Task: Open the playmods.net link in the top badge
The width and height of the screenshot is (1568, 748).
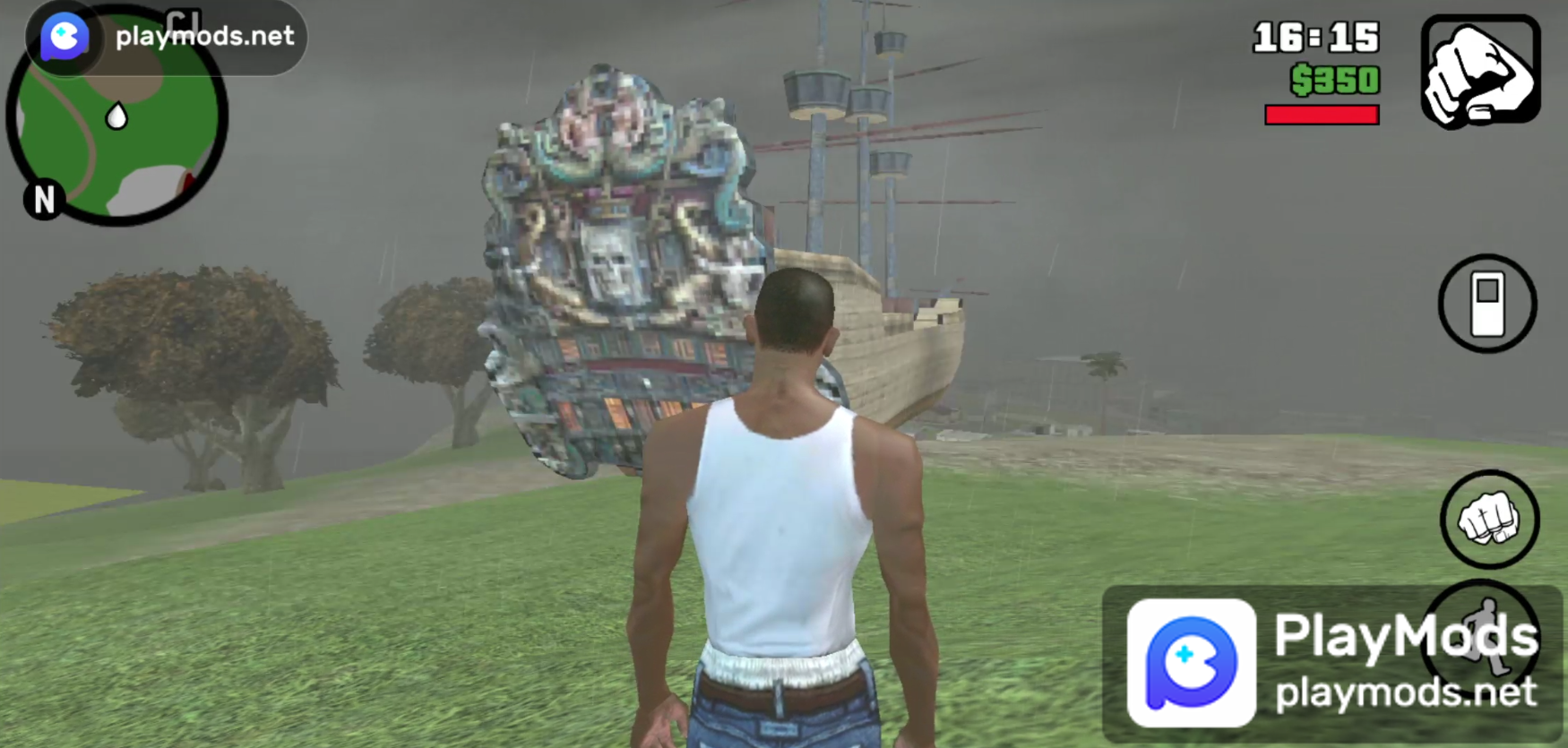Action: pyautogui.click(x=202, y=37)
